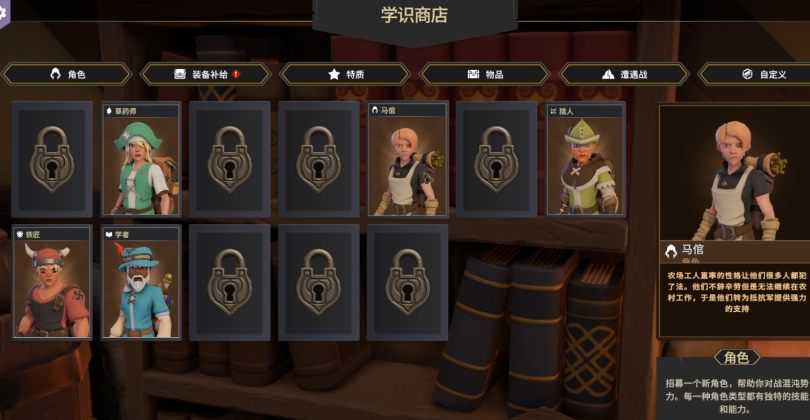Switch to the 物品 tab
The height and width of the screenshot is (420, 810).
(x=485, y=74)
